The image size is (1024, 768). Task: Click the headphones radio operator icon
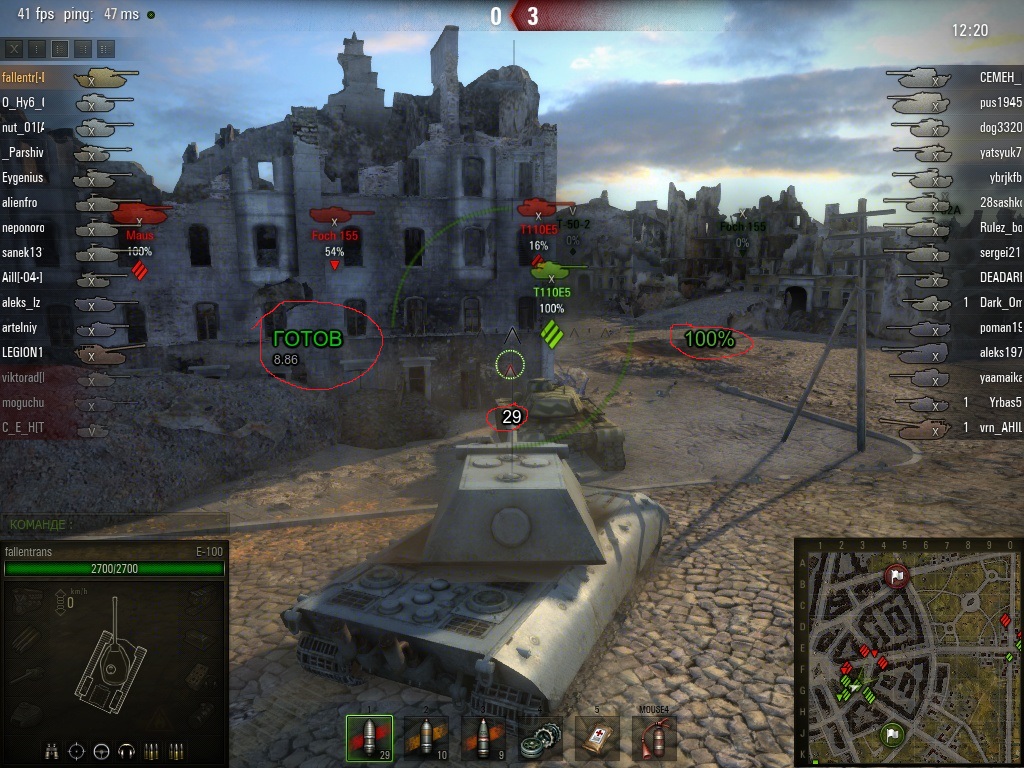click(x=126, y=751)
